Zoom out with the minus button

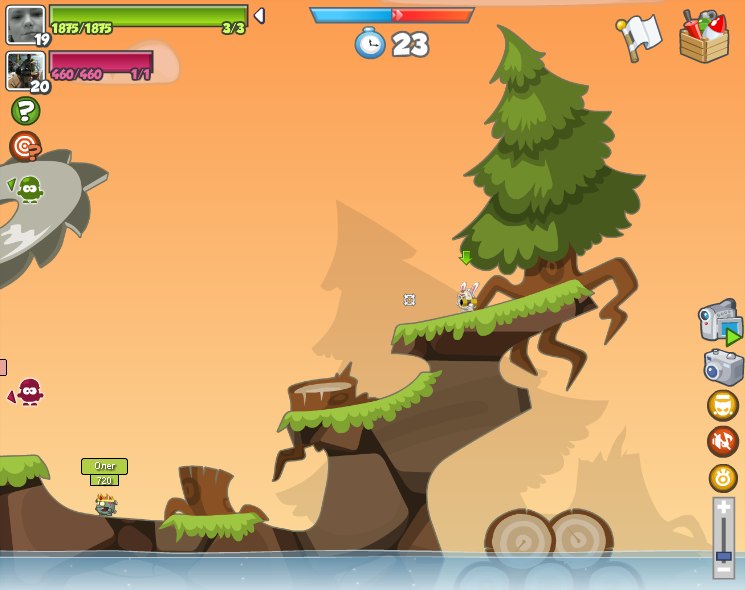(723, 569)
